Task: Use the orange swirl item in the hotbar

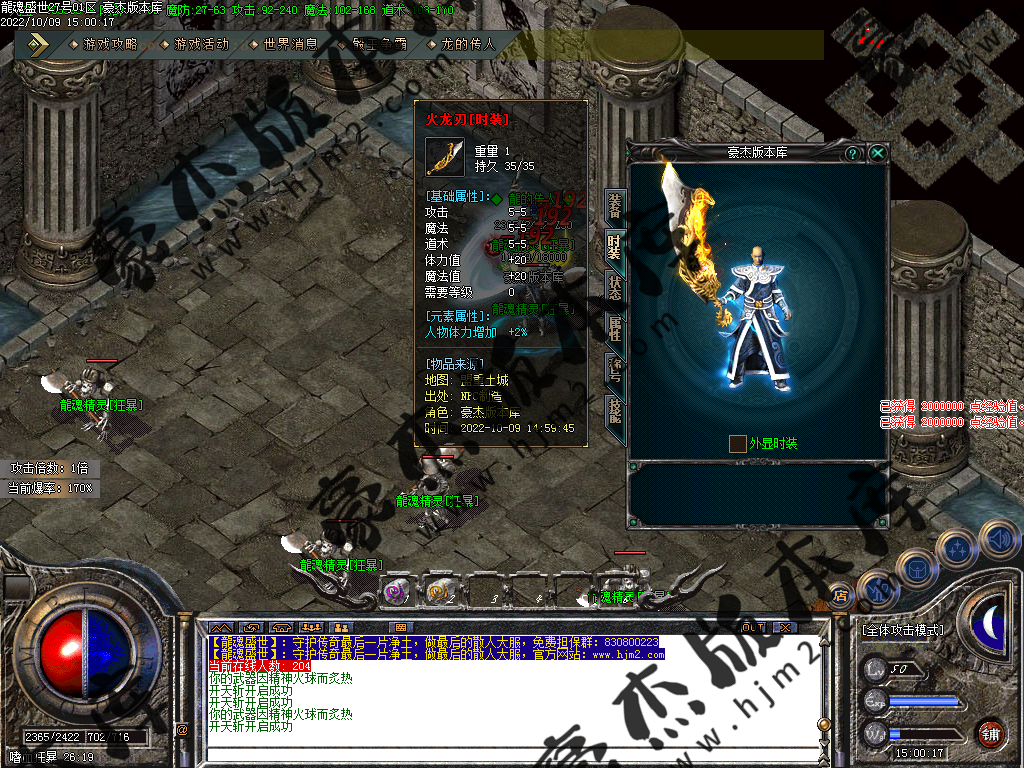Action: (x=440, y=592)
